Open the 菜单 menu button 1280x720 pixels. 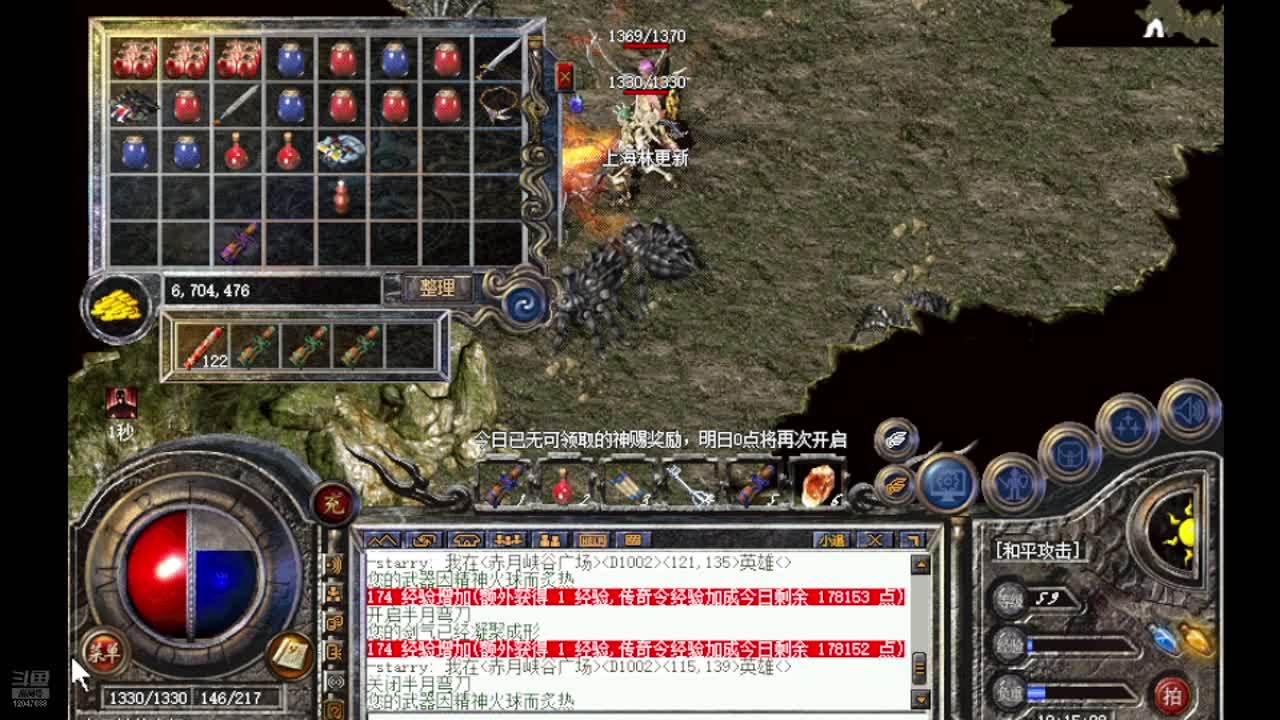pos(103,654)
